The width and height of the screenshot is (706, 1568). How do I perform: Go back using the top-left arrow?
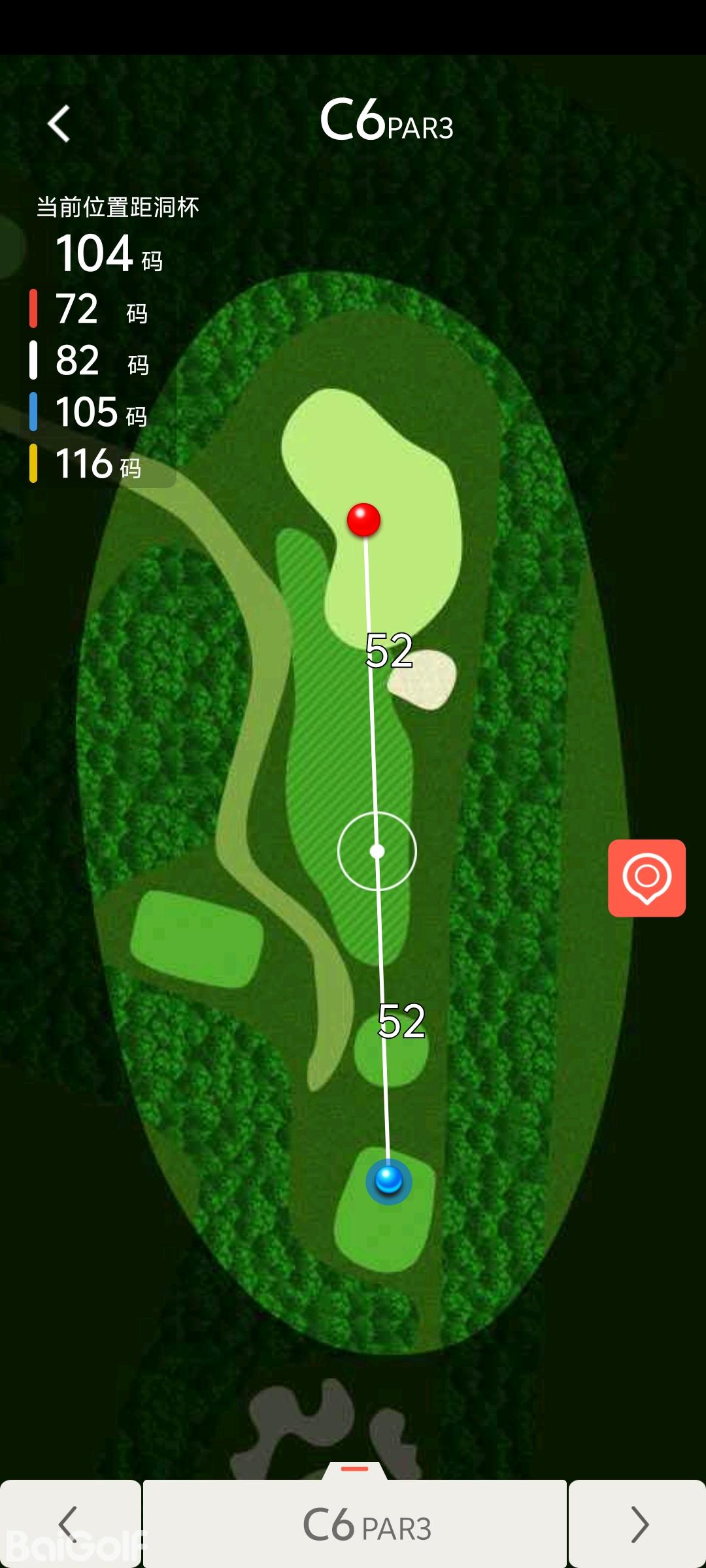pyautogui.click(x=59, y=123)
